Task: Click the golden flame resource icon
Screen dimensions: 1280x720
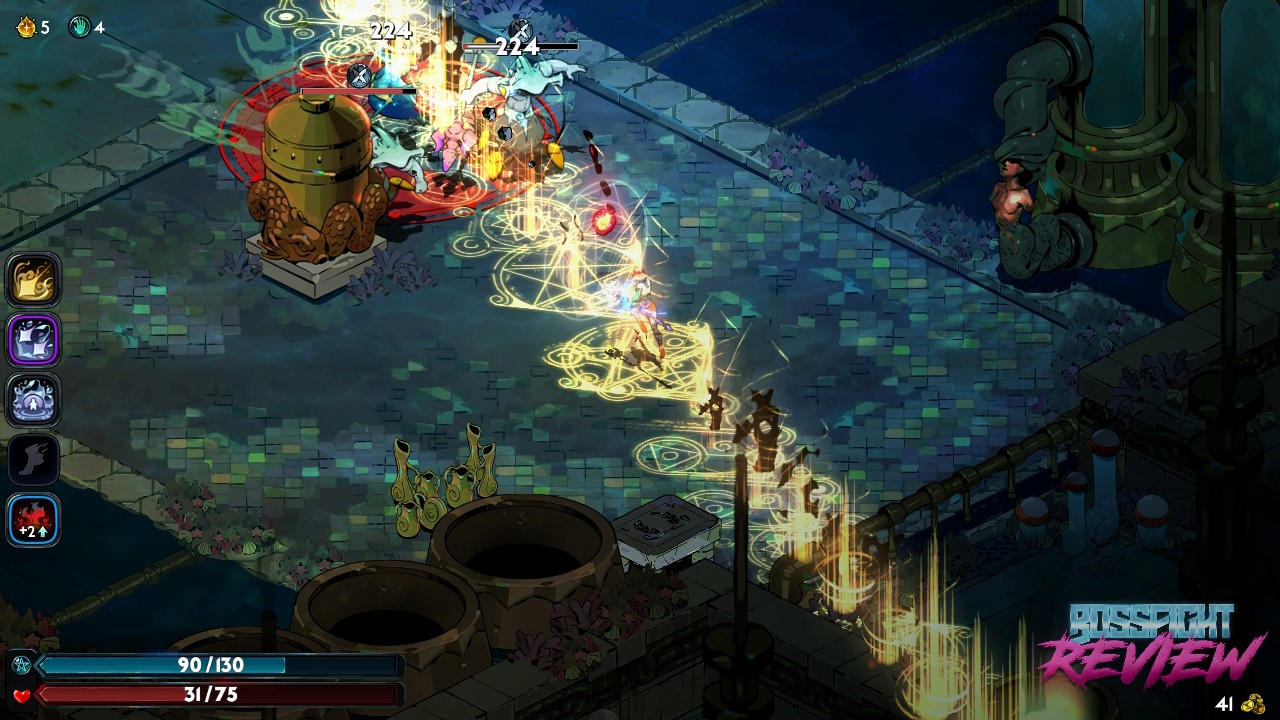Action: coord(26,27)
